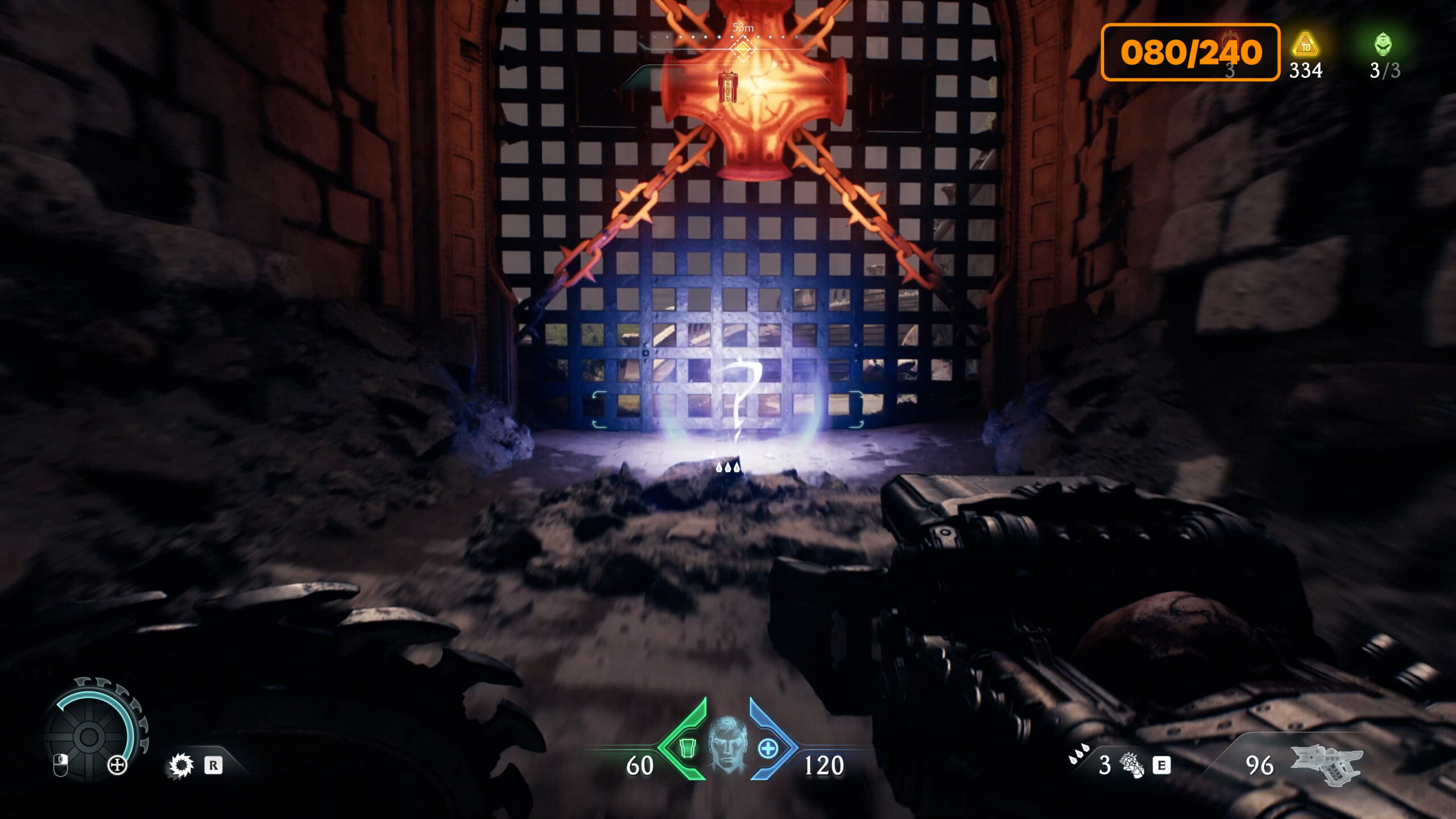Screen dimensions: 1456x819
Task: Select the melee gauntlet icon
Action: click(x=1131, y=764)
